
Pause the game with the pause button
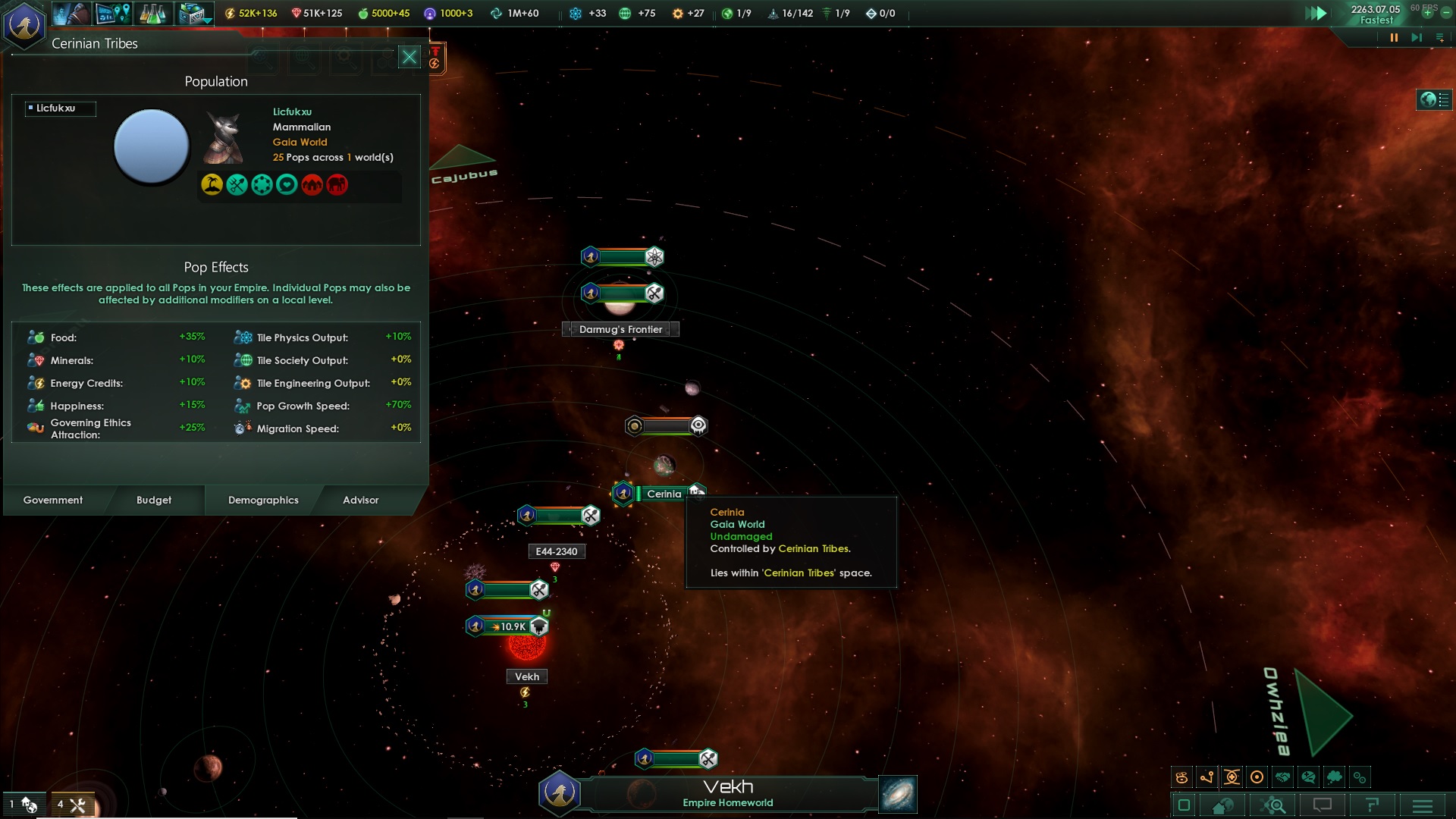[1393, 37]
